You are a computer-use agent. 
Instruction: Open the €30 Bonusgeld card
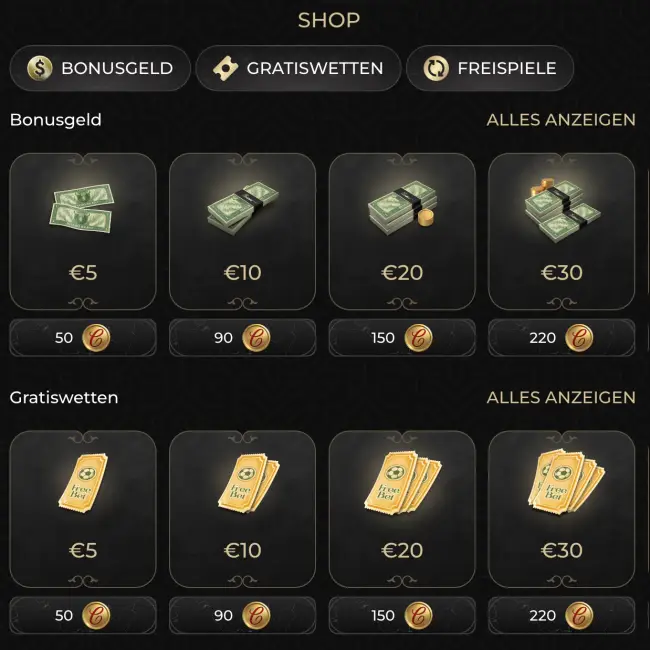tap(561, 231)
